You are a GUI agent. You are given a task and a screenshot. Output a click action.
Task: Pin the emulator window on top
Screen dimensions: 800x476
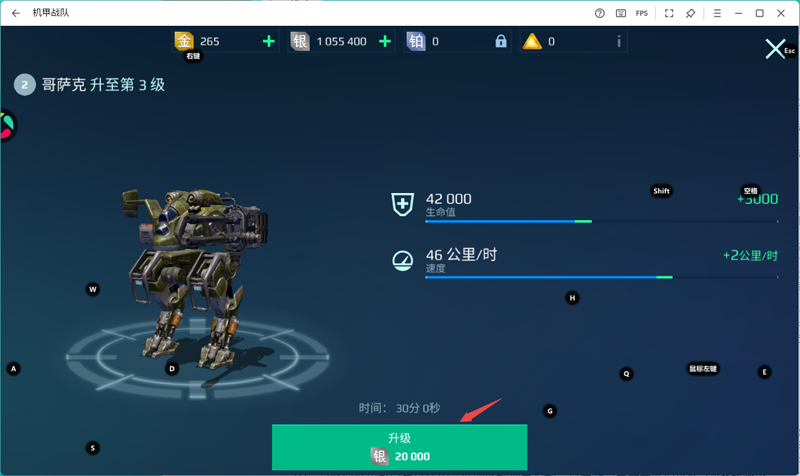tap(690, 13)
